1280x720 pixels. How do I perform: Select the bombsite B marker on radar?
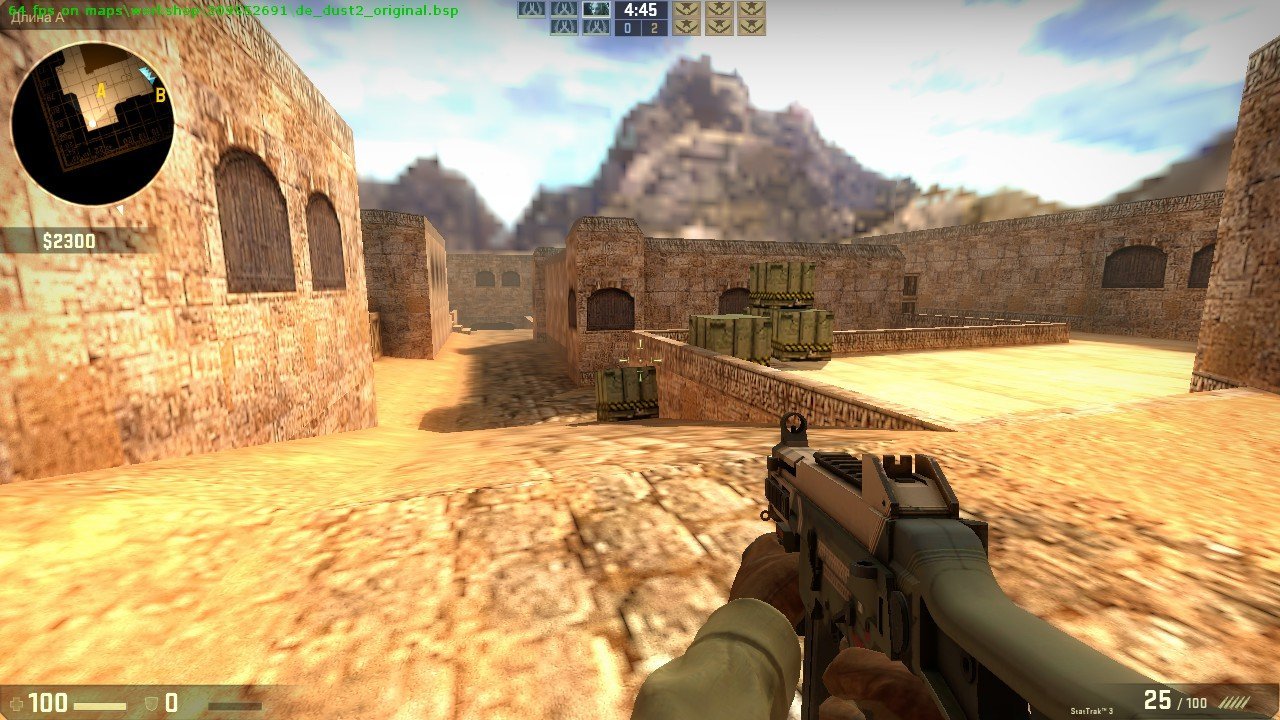coord(160,96)
